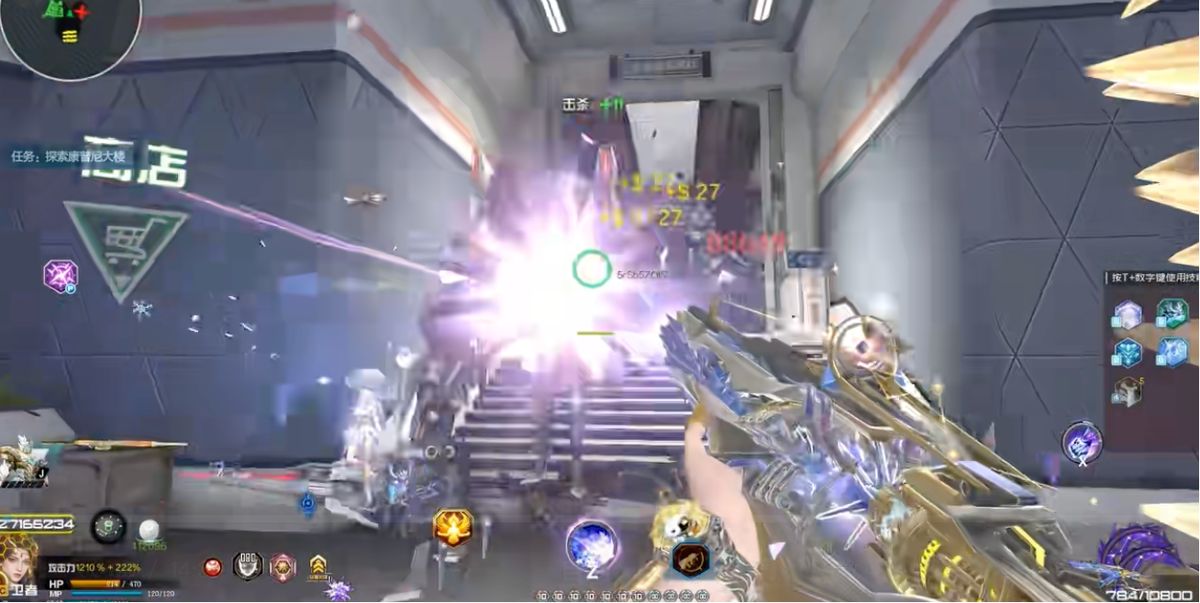Use the teal green skill in the side panel
Viewport: 1200px width, 603px height.
tap(1172, 315)
